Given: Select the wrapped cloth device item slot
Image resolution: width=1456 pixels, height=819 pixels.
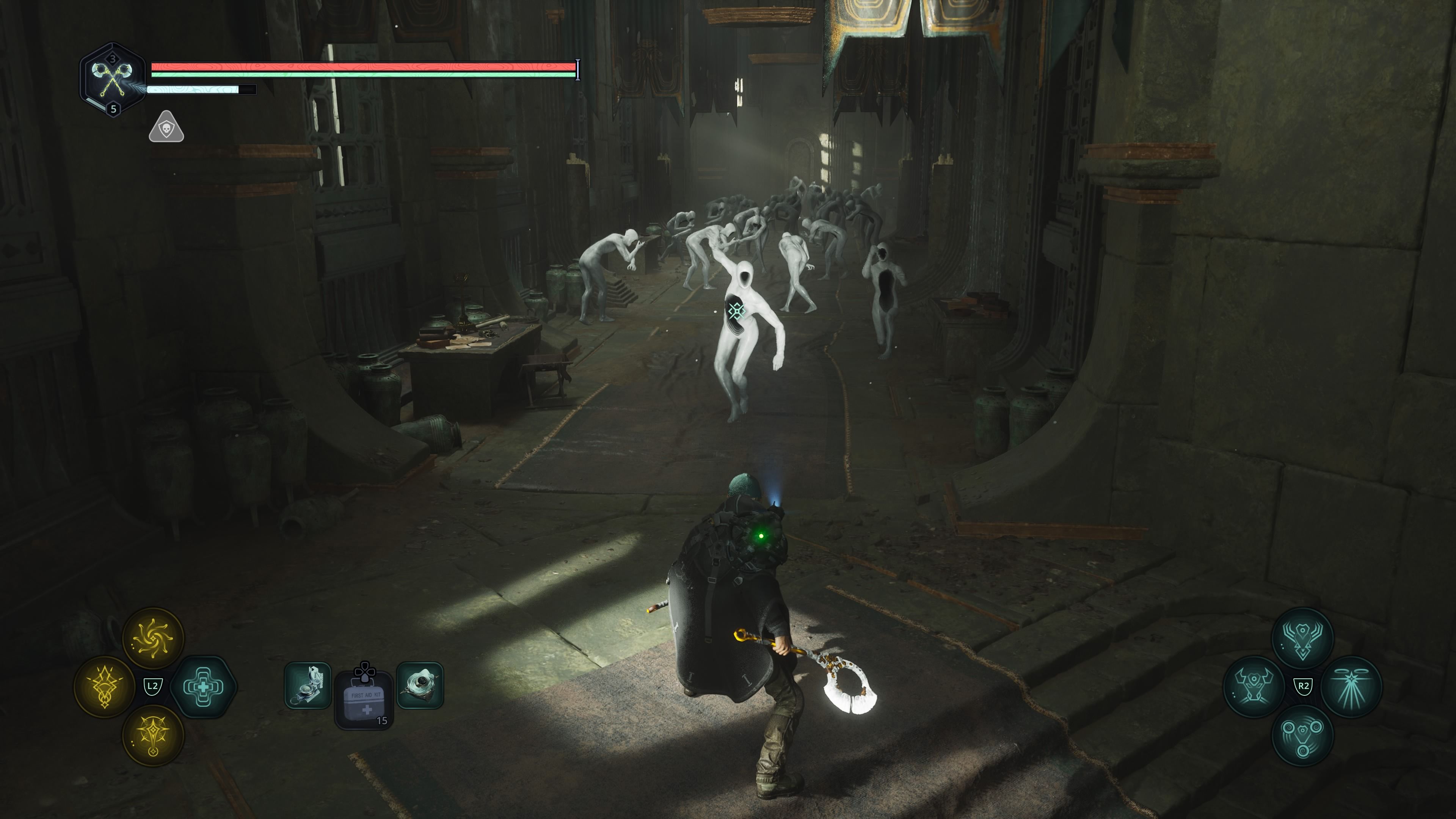Looking at the screenshot, I should [420, 686].
